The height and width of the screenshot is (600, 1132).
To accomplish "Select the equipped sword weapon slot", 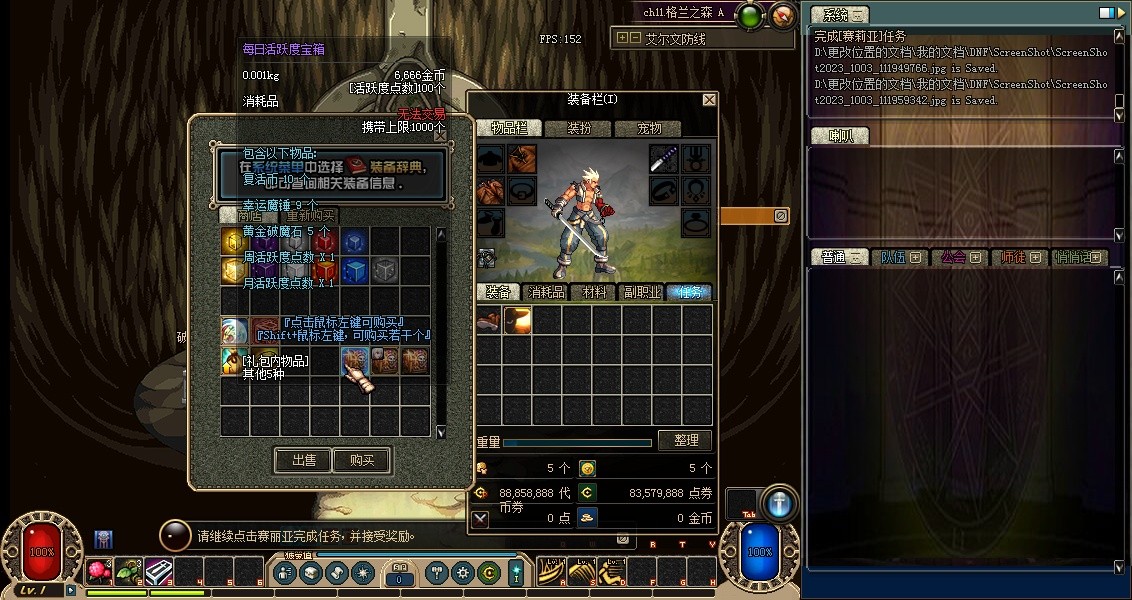I will (x=664, y=158).
